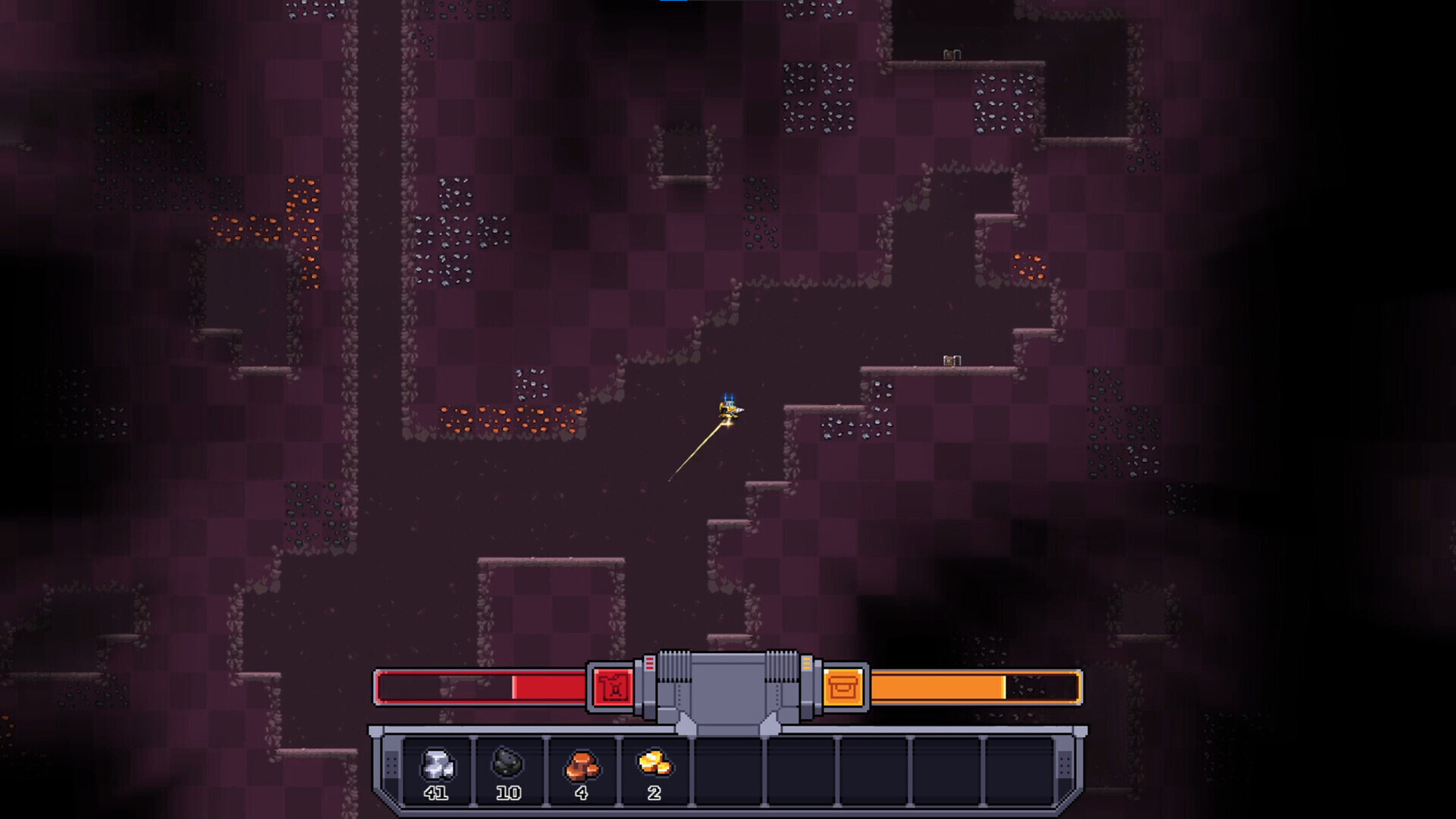
Task: Click the three stacked orange status marks on the hub
Action: coord(808,663)
